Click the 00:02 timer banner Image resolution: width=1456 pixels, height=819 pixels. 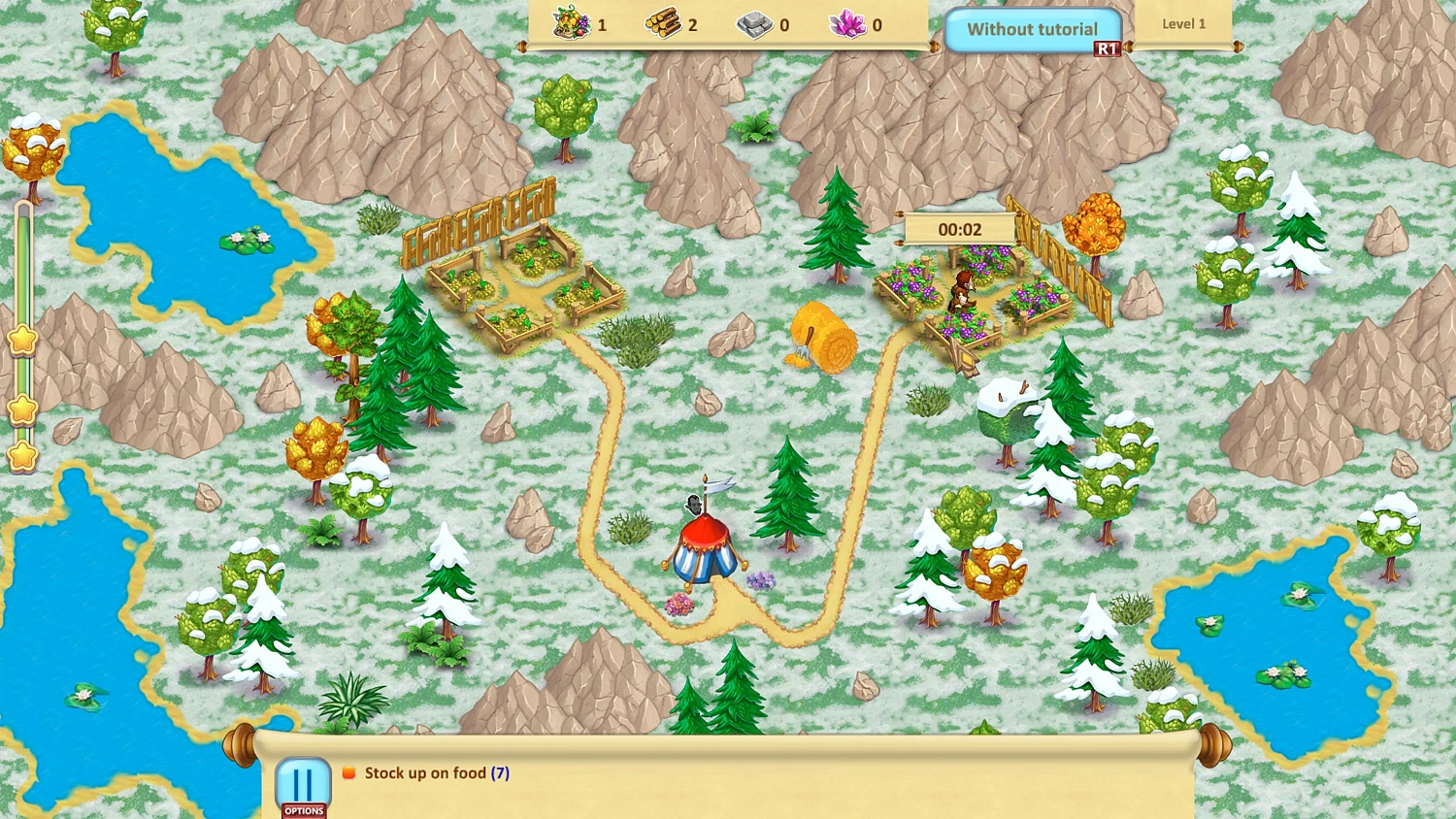pos(959,229)
